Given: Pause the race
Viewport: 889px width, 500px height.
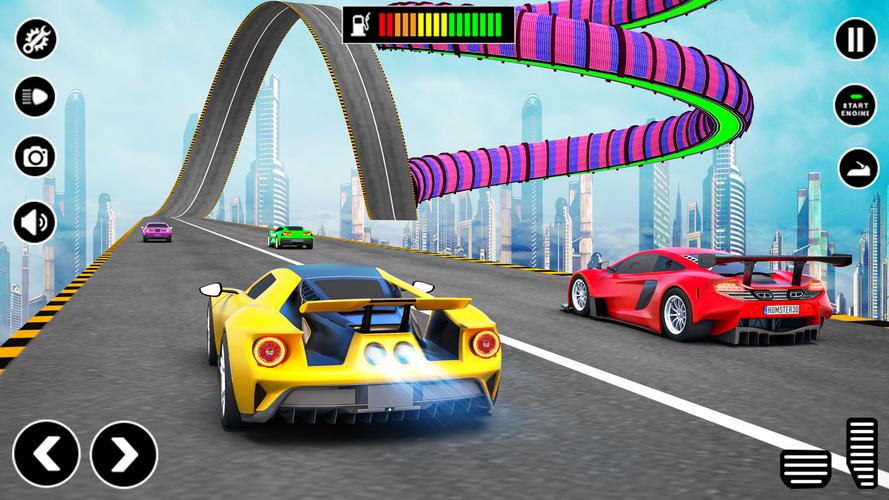Looking at the screenshot, I should tap(855, 39).
